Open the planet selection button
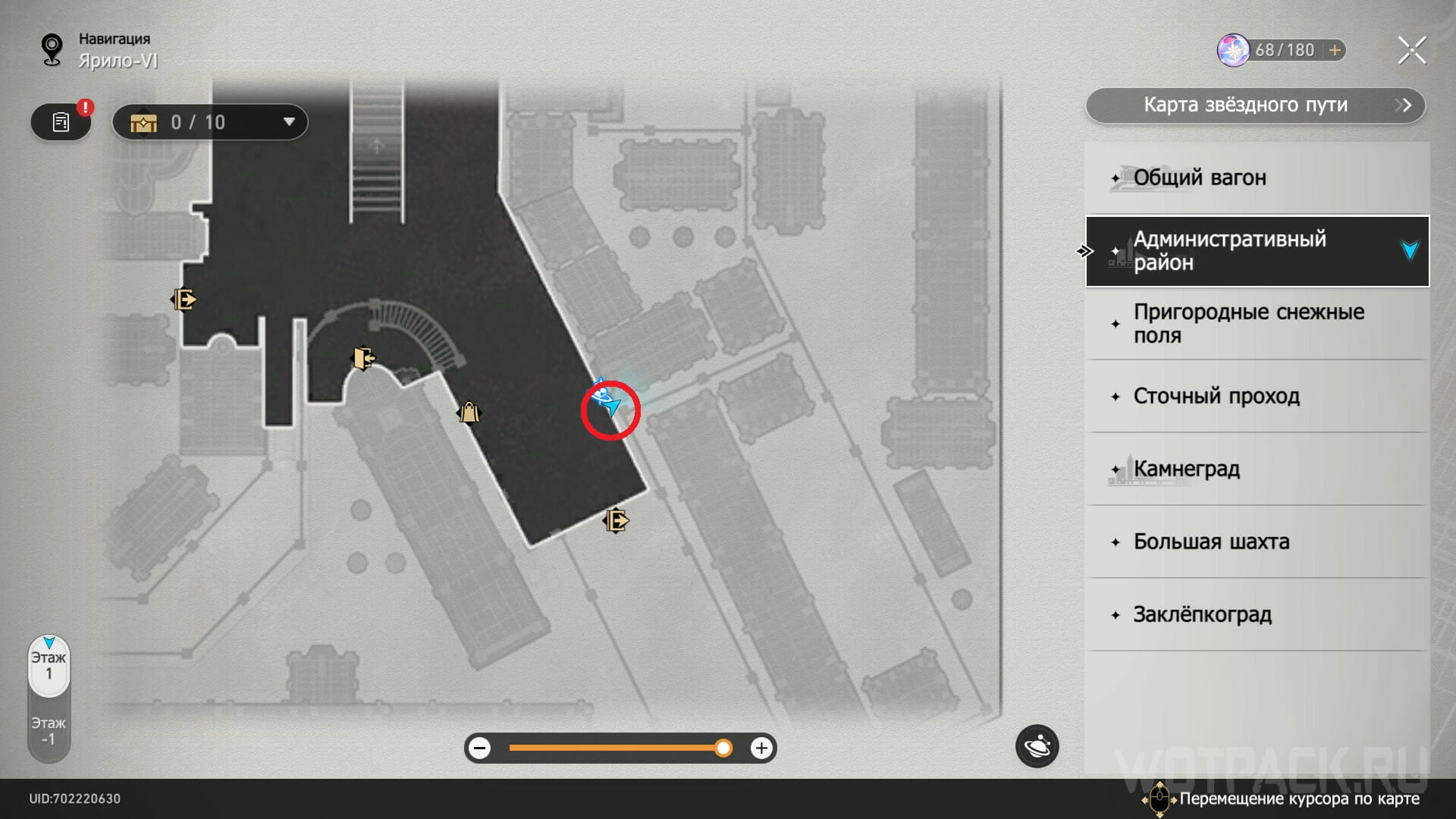The width and height of the screenshot is (1456, 819). coord(1037,747)
